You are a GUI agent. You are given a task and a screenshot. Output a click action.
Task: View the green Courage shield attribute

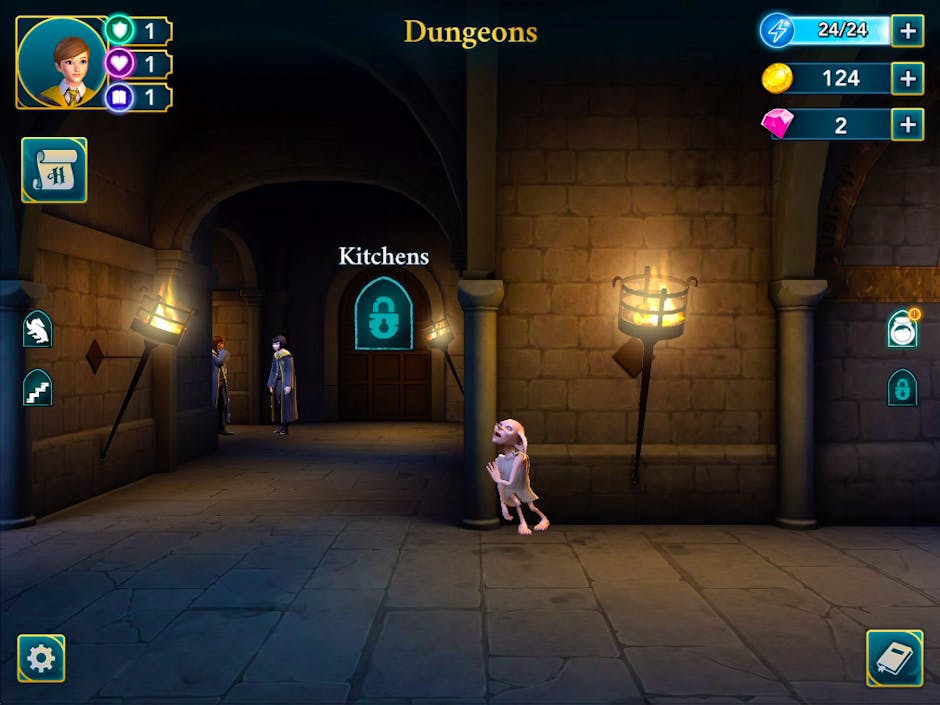[120, 30]
